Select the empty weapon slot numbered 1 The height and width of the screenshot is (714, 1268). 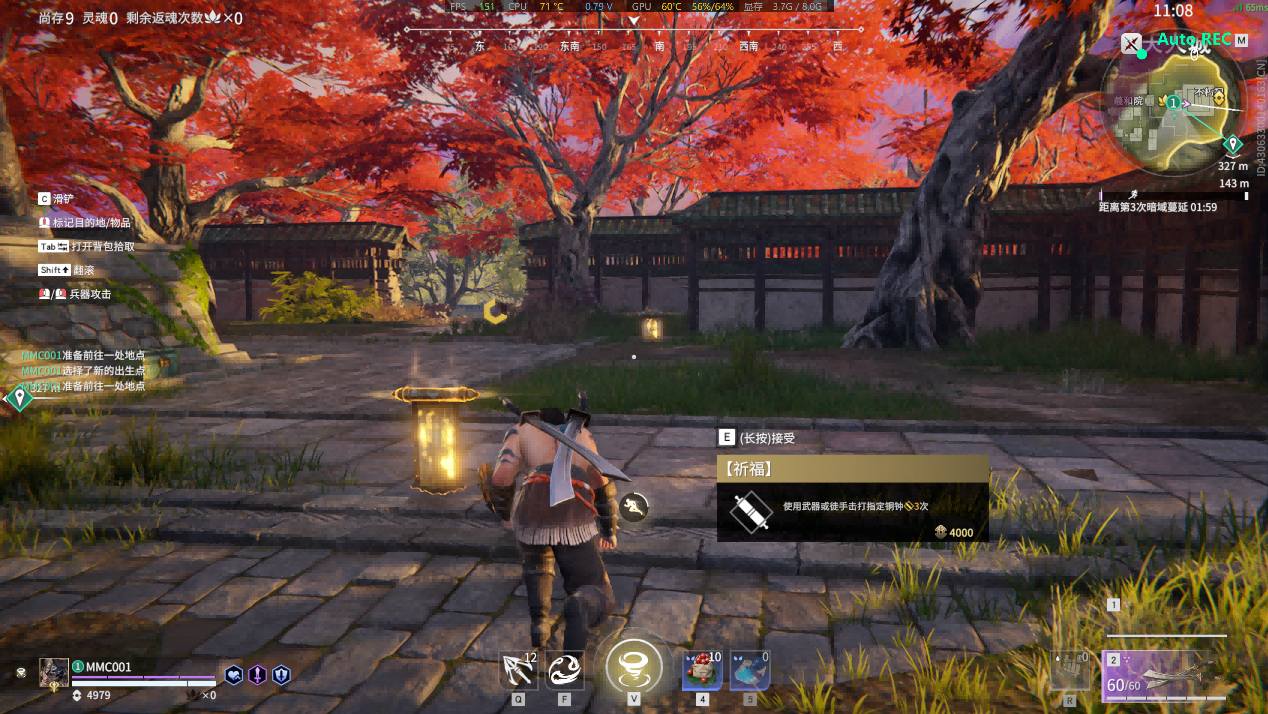1166,620
